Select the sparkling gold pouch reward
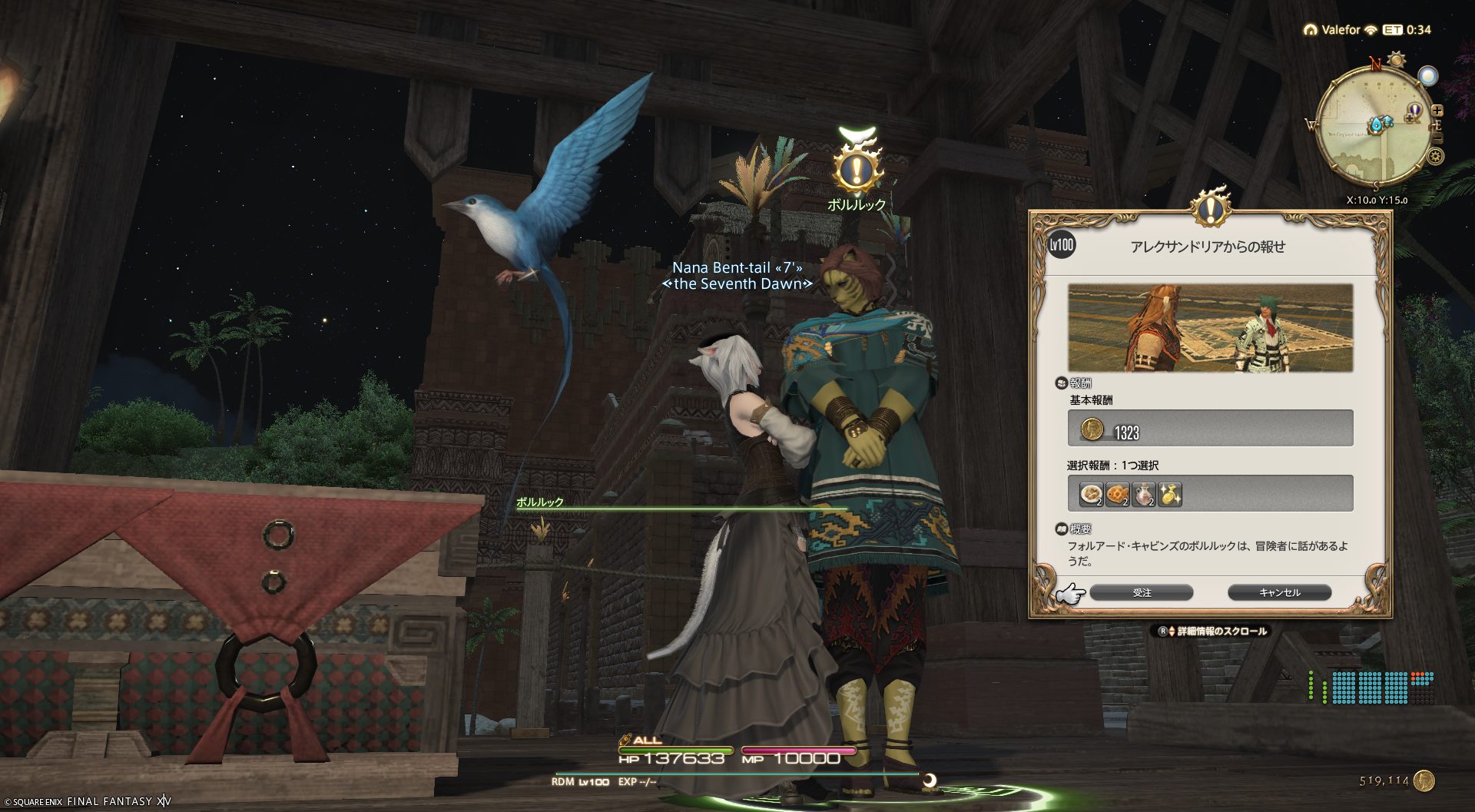This screenshot has width=1475, height=812. [x=1170, y=494]
